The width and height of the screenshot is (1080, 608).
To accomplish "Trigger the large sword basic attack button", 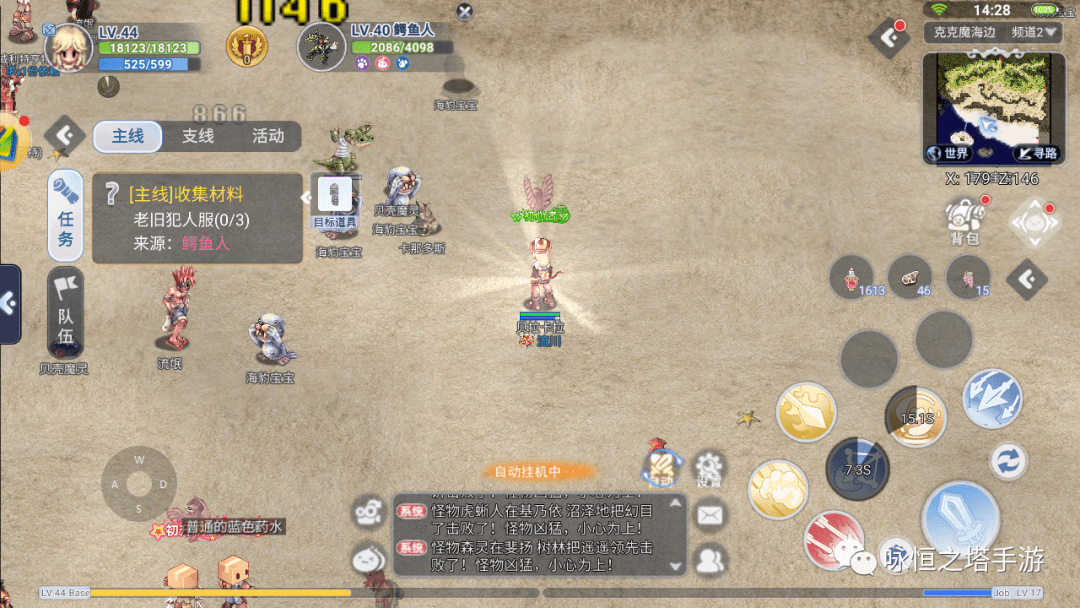I will (x=960, y=517).
